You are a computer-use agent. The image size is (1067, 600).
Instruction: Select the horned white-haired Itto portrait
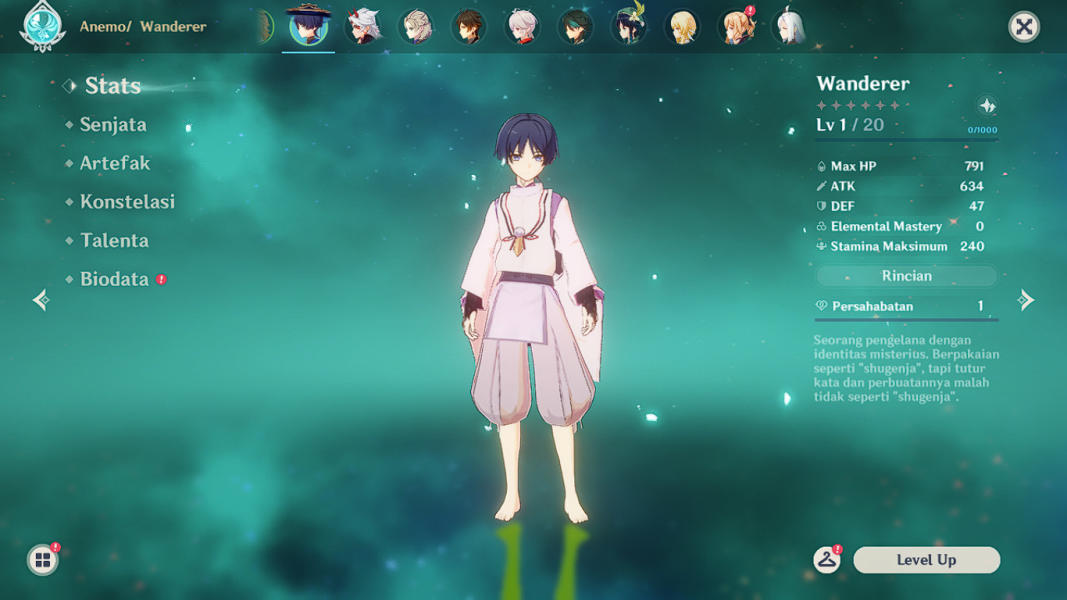[363, 27]
